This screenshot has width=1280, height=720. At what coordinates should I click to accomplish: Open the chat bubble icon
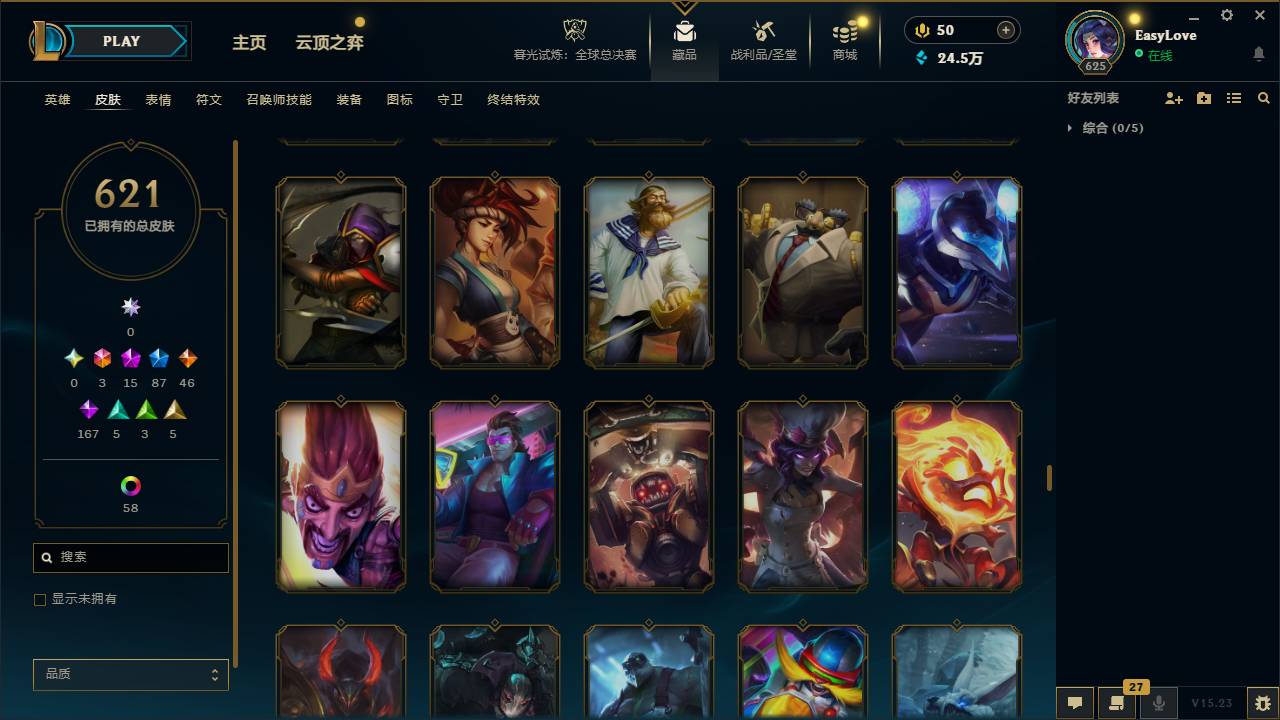pos(1074,703)
